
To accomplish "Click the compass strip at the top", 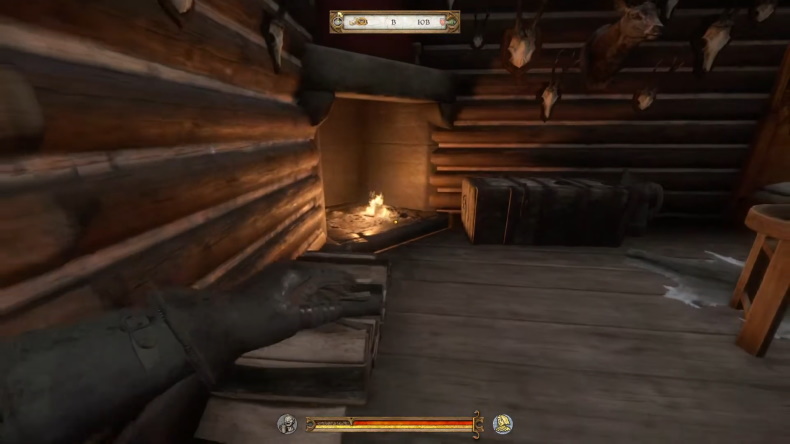I will pos(394,21).
